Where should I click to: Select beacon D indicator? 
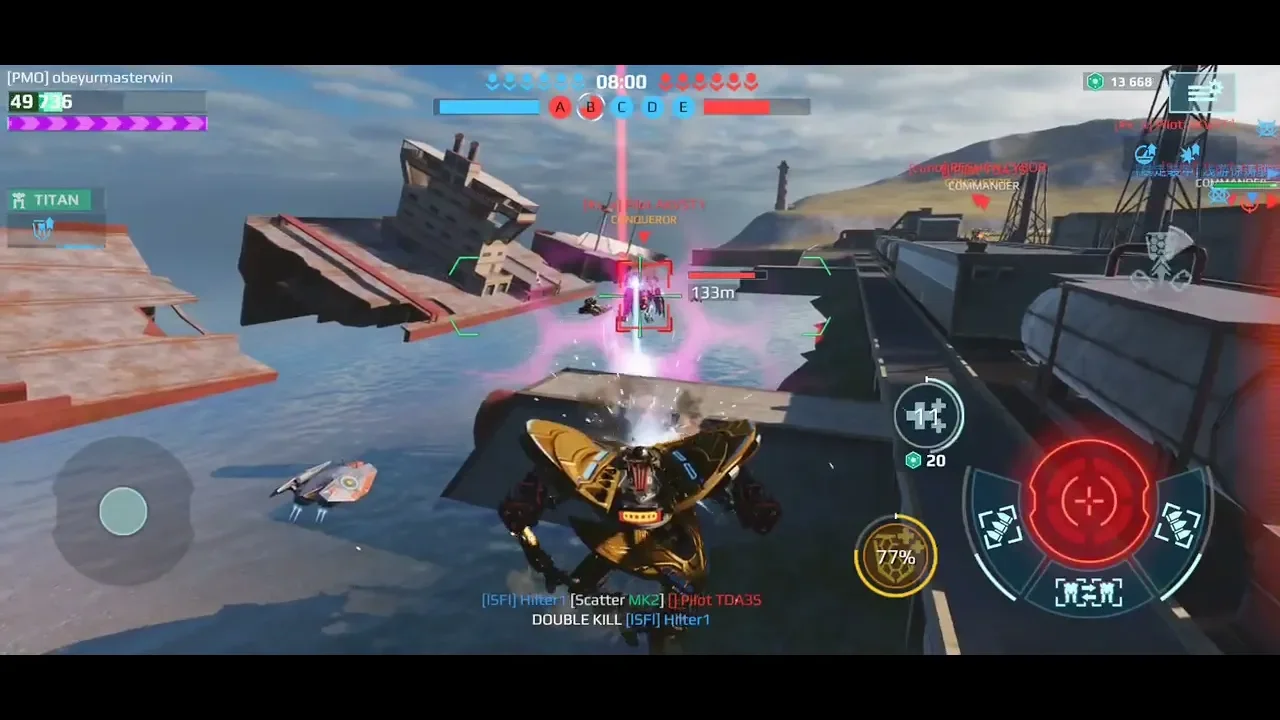(653, 107)
